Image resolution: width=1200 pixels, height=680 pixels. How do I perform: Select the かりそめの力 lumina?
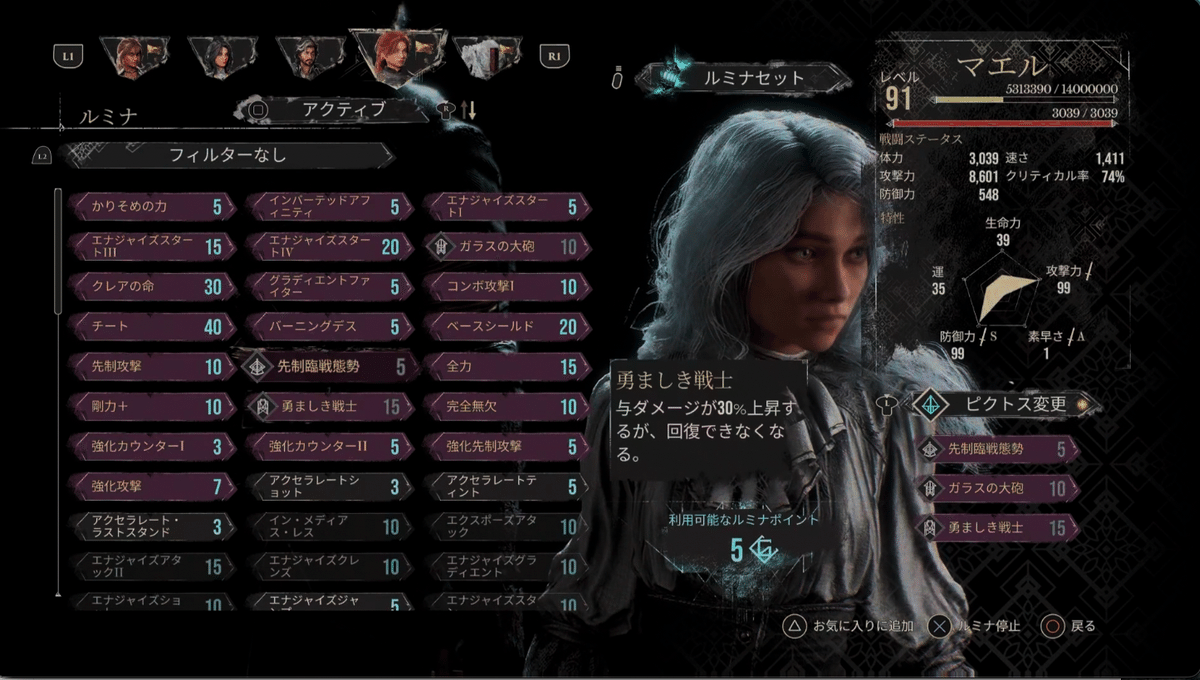click(152, 207)
